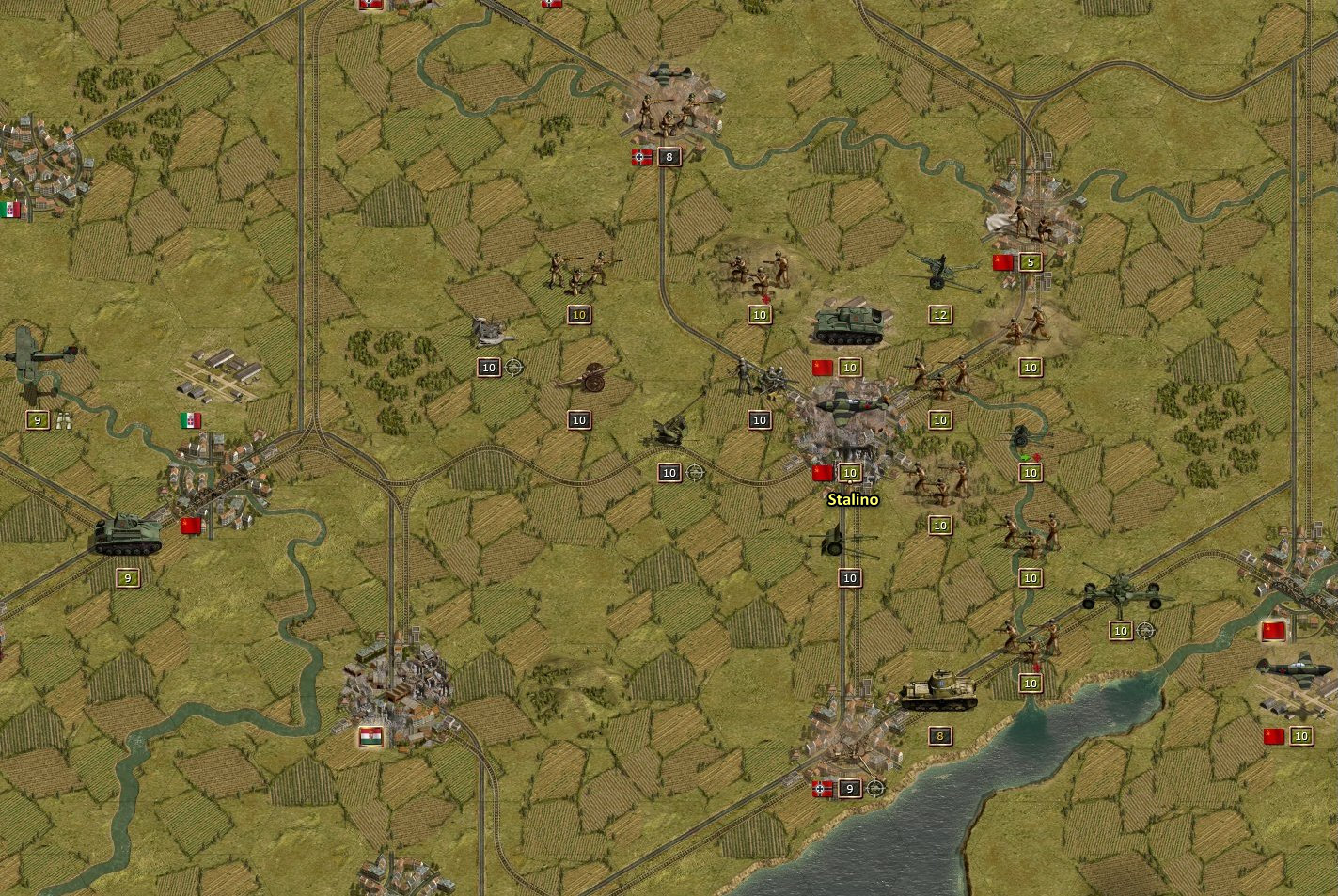
Task: Select the tank unit with strength 8
Action: (938, 692)
